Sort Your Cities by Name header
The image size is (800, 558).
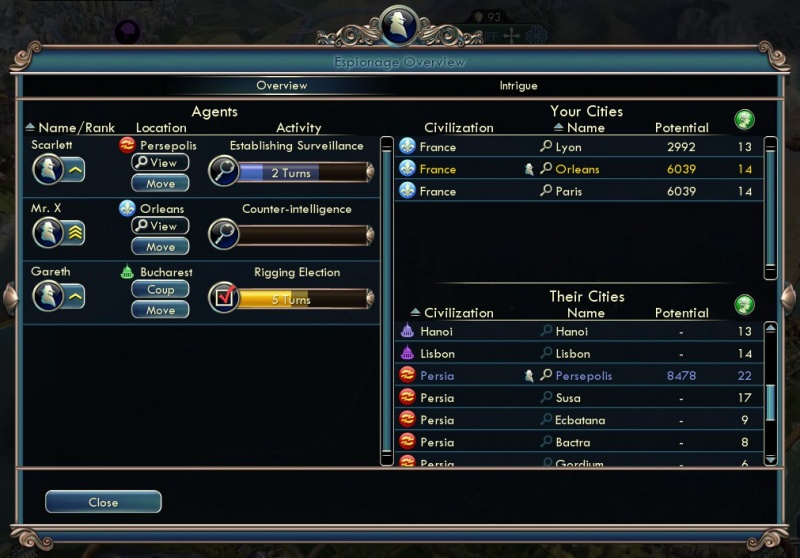tap(585, 128)
